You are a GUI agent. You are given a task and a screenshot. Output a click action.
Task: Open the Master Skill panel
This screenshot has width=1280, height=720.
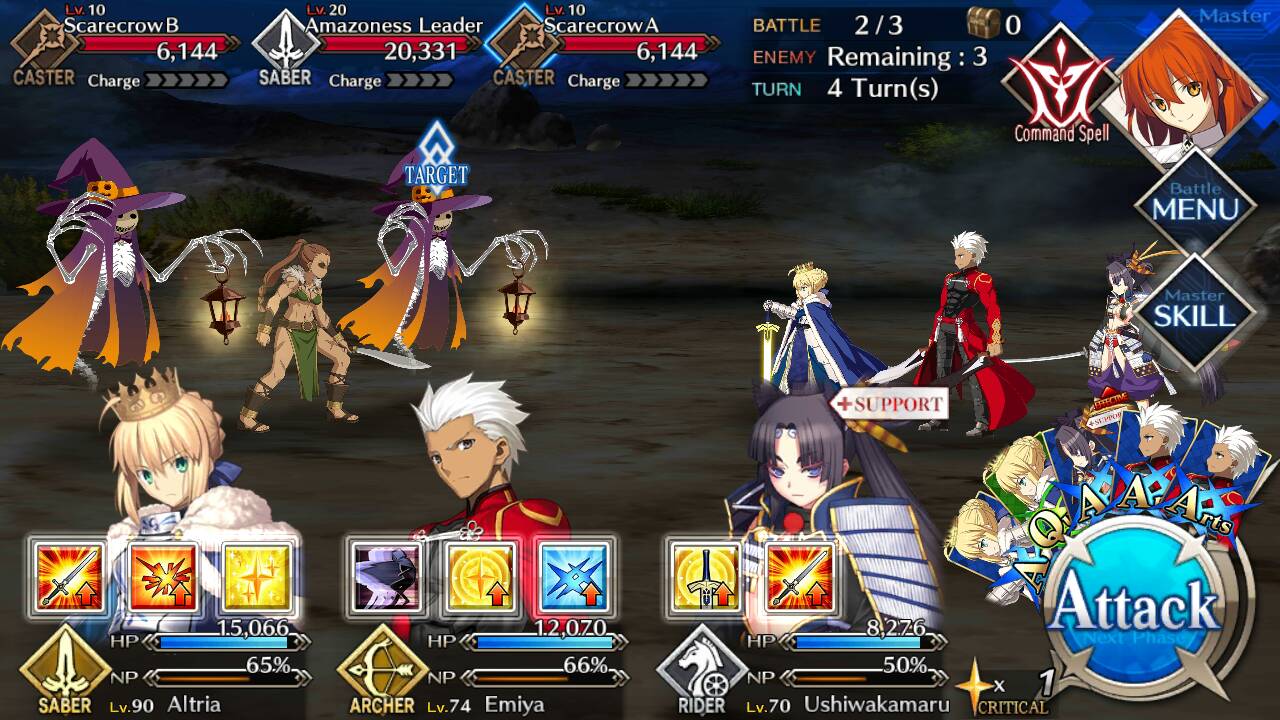click(x=1195, y=310)
